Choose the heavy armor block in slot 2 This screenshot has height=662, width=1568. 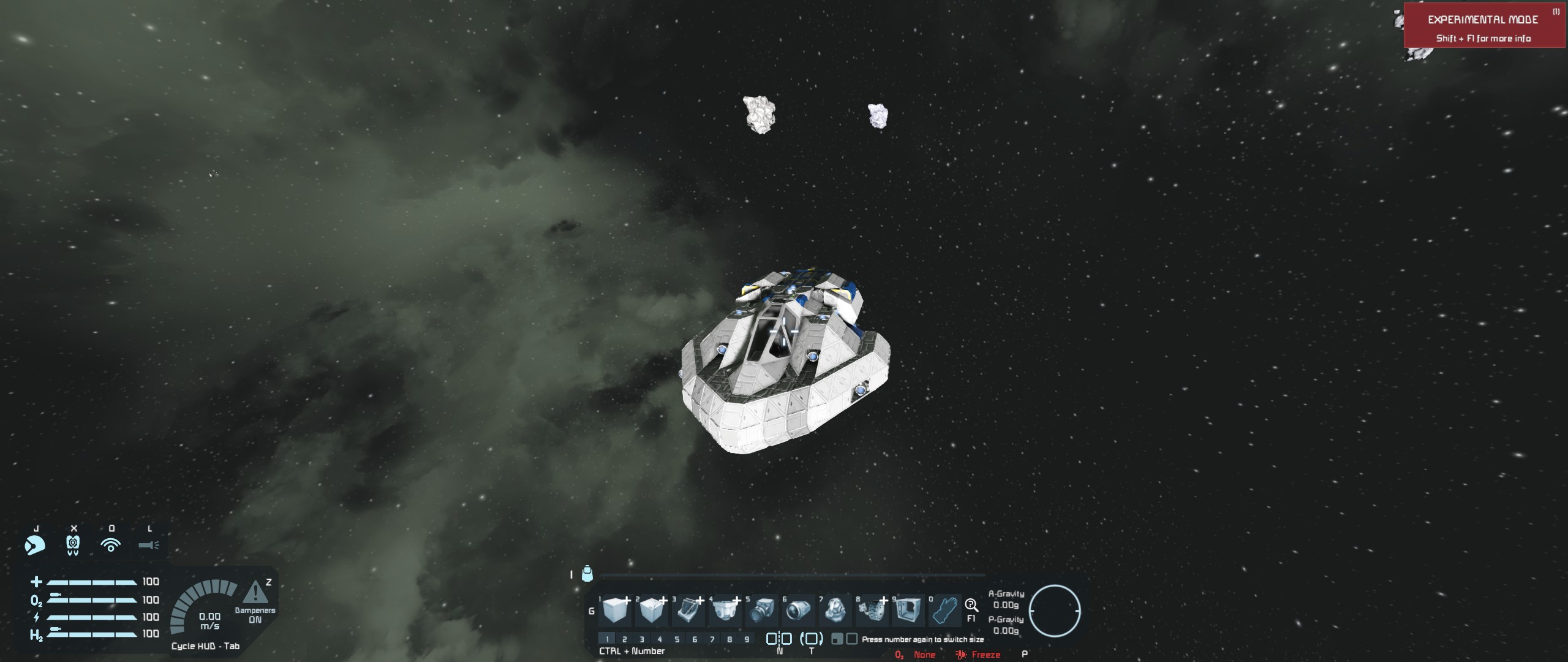pyautogui.click(x=652, y=611)
